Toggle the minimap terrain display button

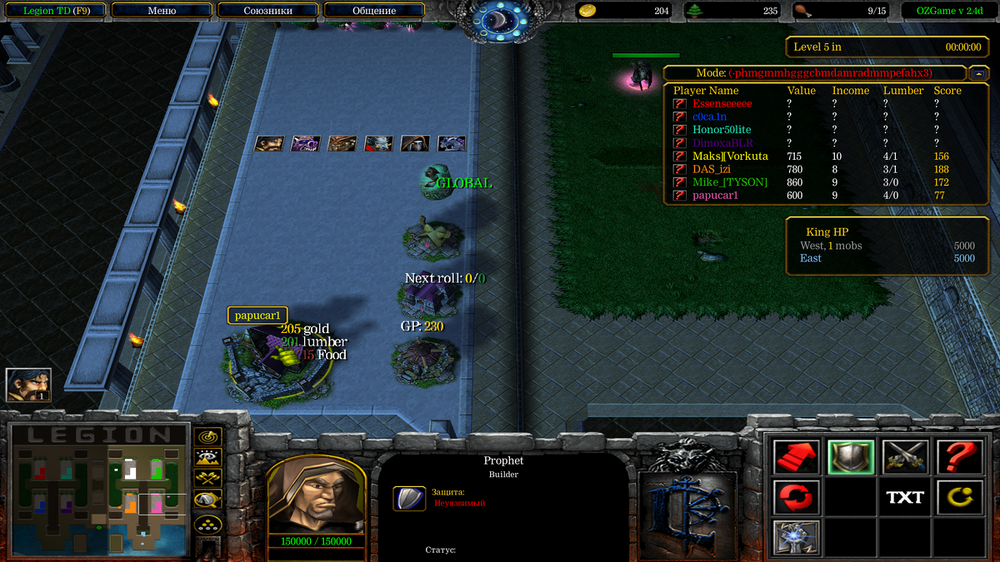208,458
